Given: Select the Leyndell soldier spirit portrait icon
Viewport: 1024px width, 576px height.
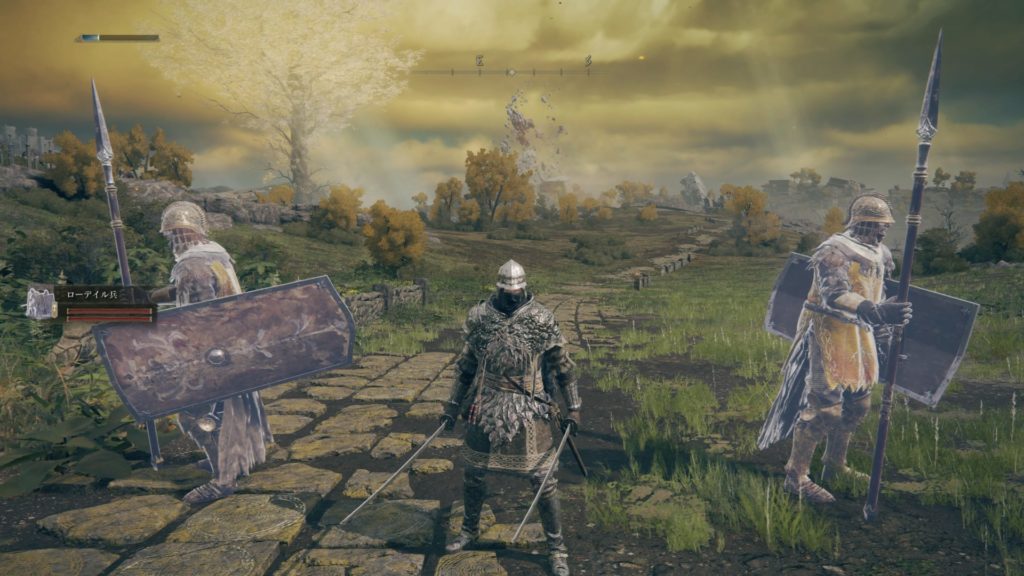Looking at the screenshot, I should (x=41, y=302).
